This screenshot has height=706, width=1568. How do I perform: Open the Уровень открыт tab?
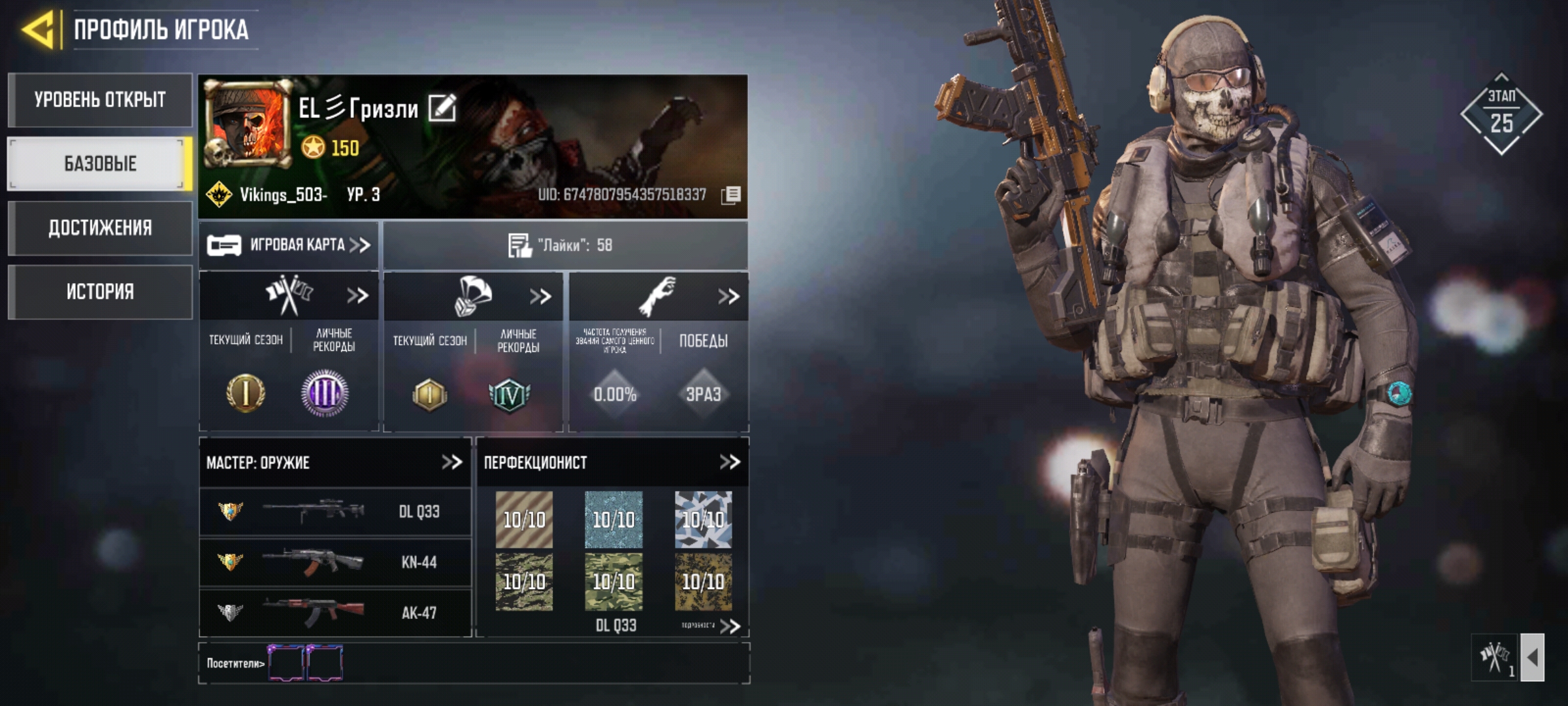[x=100, y=100]
